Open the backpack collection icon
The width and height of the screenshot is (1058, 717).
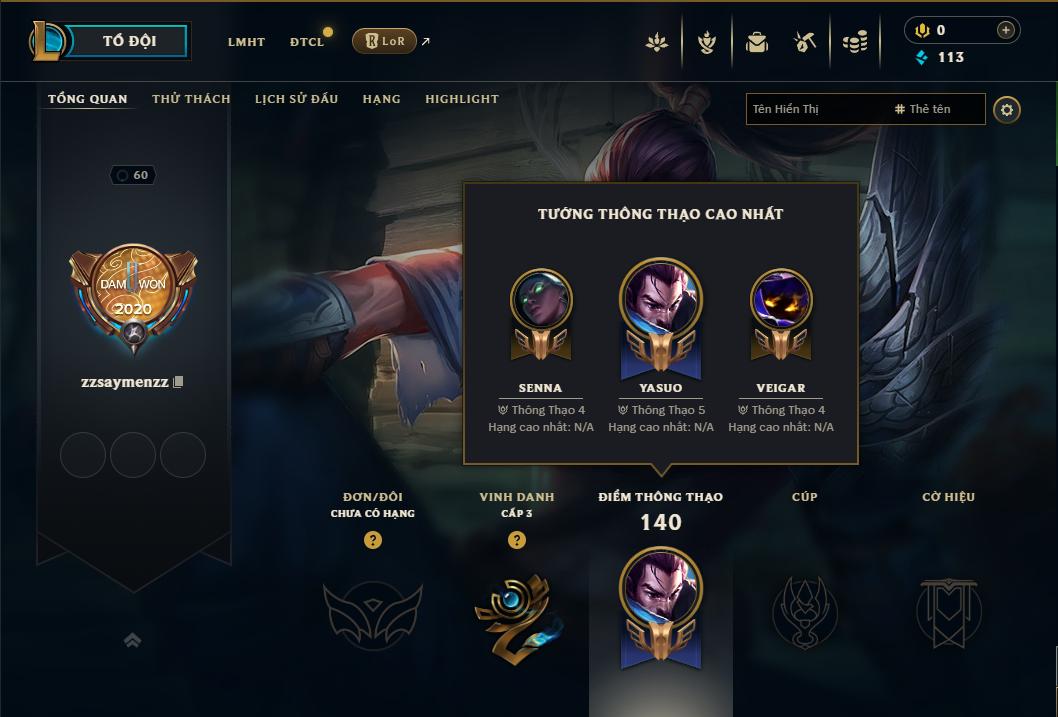(757, 42)
